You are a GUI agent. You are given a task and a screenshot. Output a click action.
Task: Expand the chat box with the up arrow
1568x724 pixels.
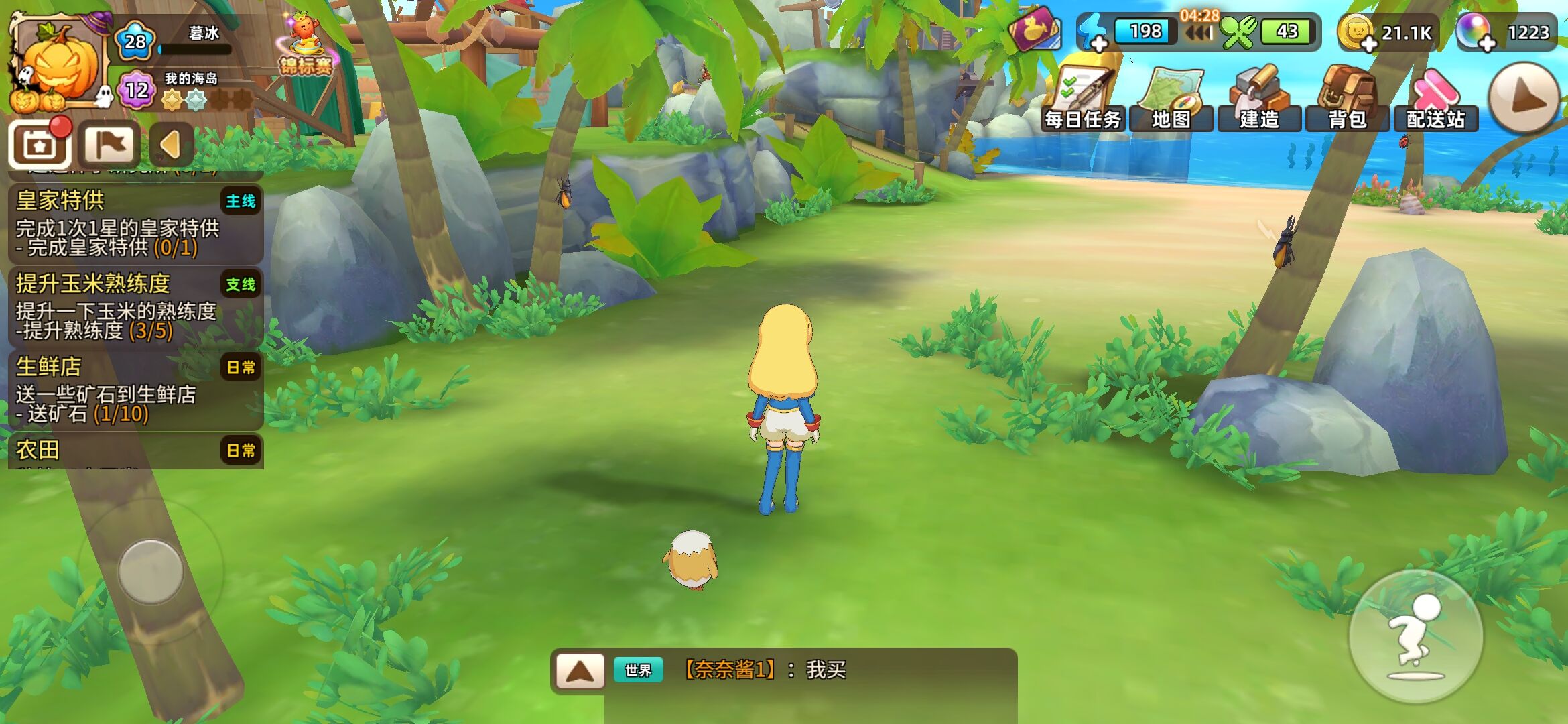pos(580,670)
